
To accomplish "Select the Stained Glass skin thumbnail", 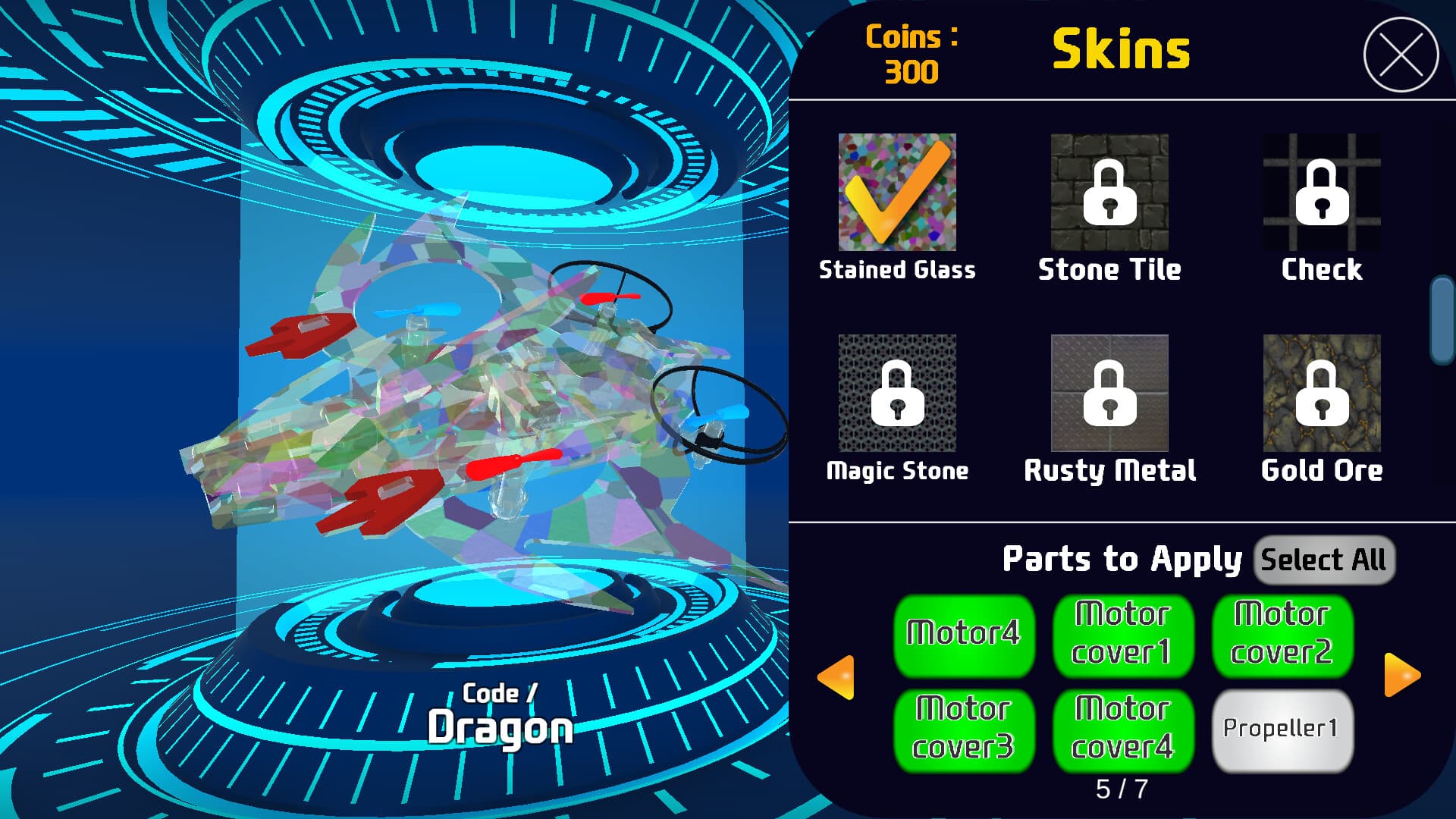I will [897, 193].
